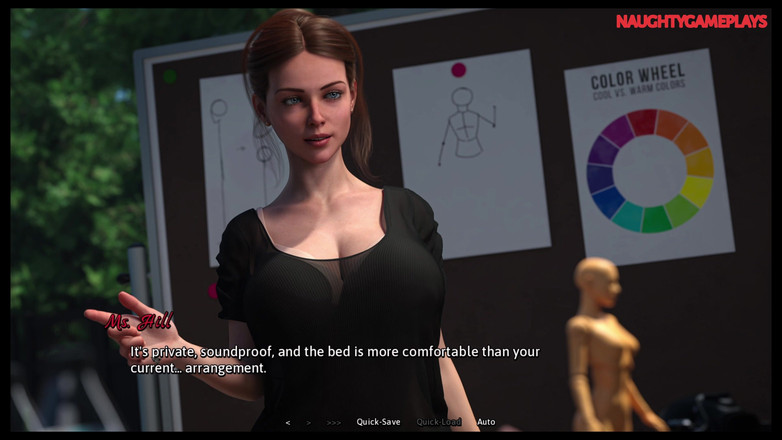Click Quick-Save in the bottom bar
Image resolution: width=782 pixels, height=440 pixels.
[x=378, y=422]
